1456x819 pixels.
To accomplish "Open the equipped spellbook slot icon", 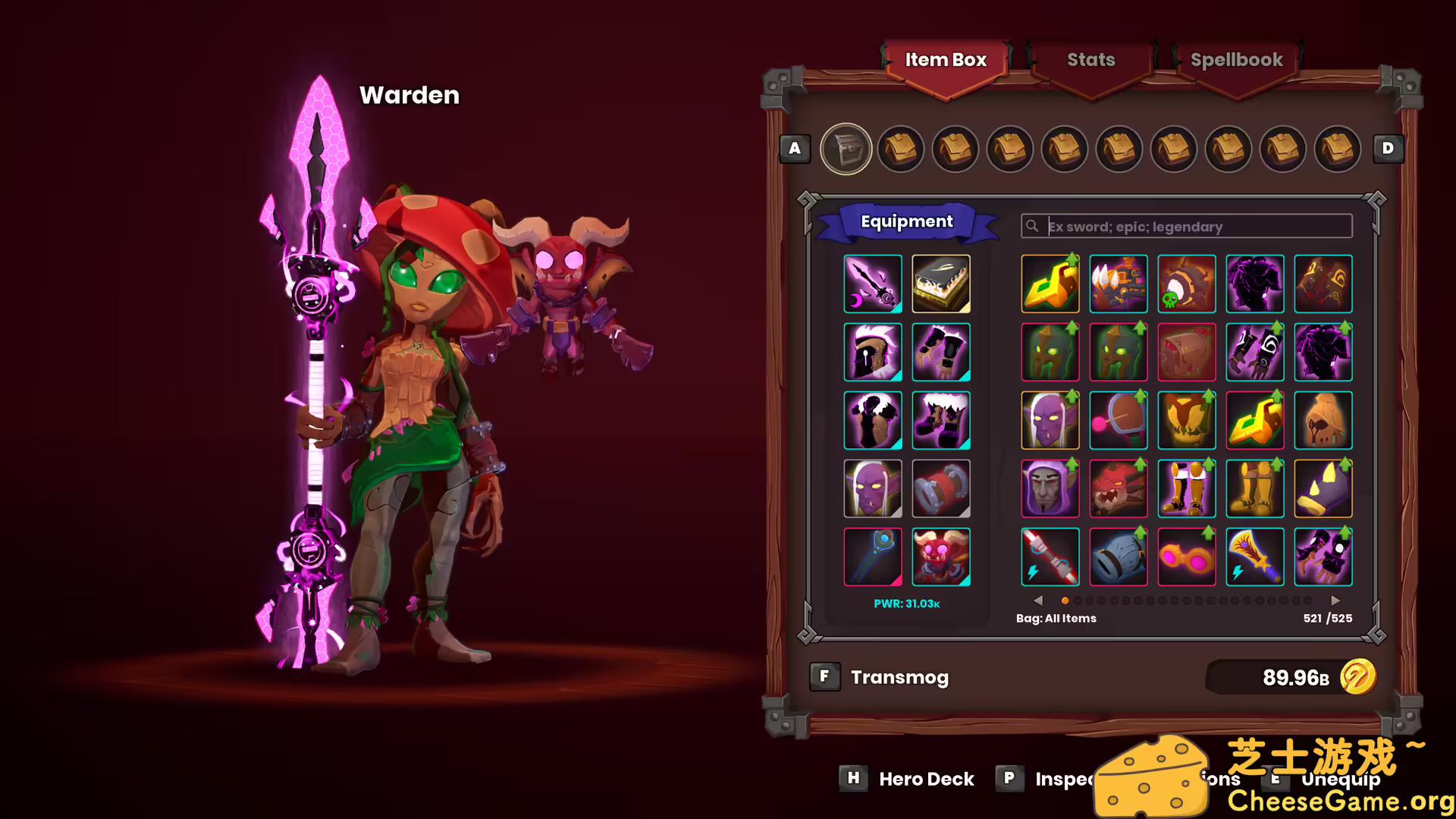I will coord(941,284).
